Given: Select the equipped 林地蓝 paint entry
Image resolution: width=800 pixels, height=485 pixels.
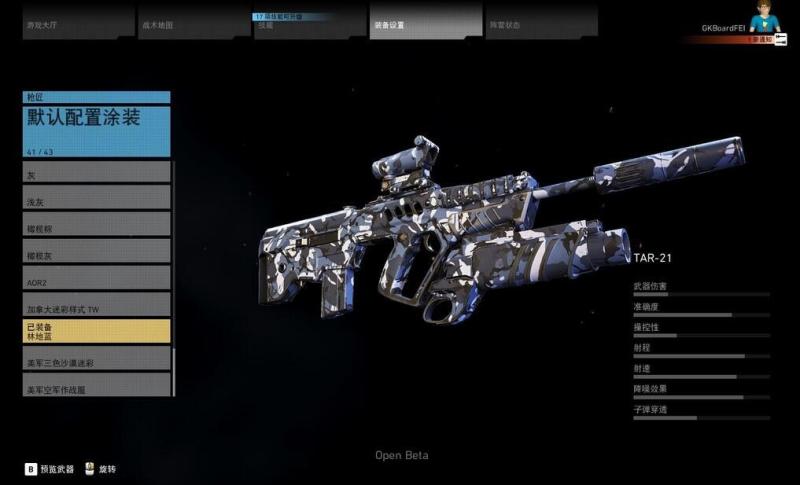Looking at the screenshot, I should click(x=97, y=332).
